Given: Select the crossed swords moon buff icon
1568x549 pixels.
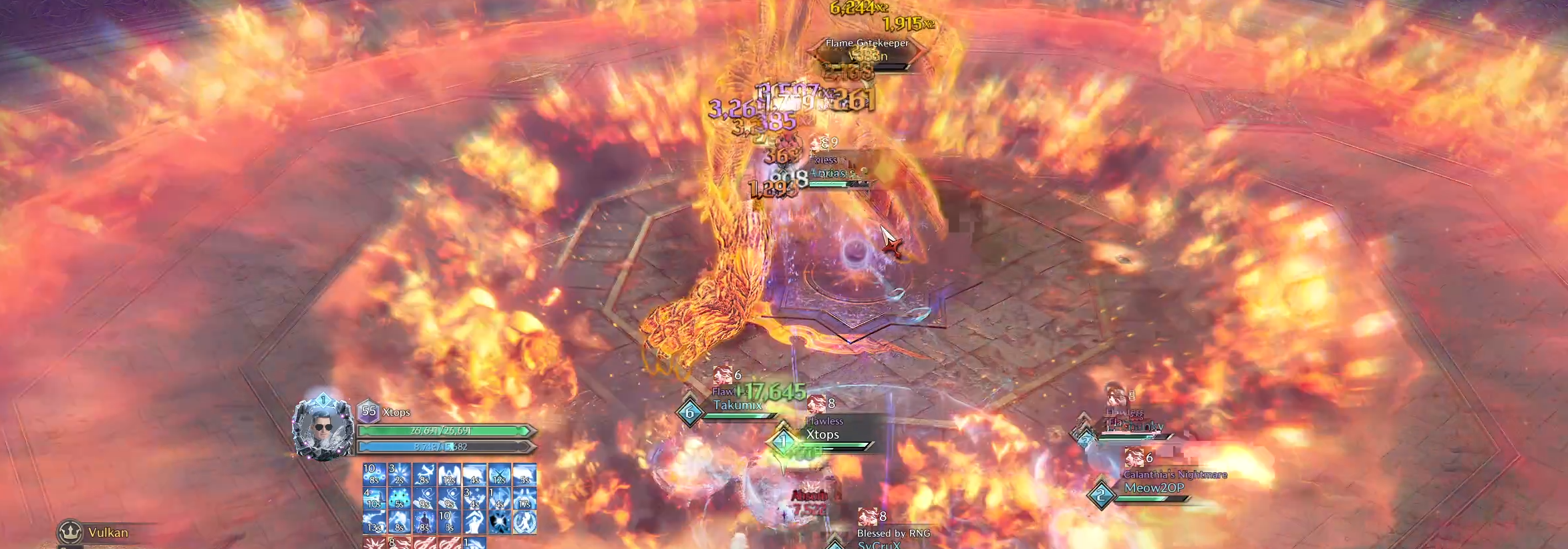Looking at the screenshot, I should [x=500, y=474].
